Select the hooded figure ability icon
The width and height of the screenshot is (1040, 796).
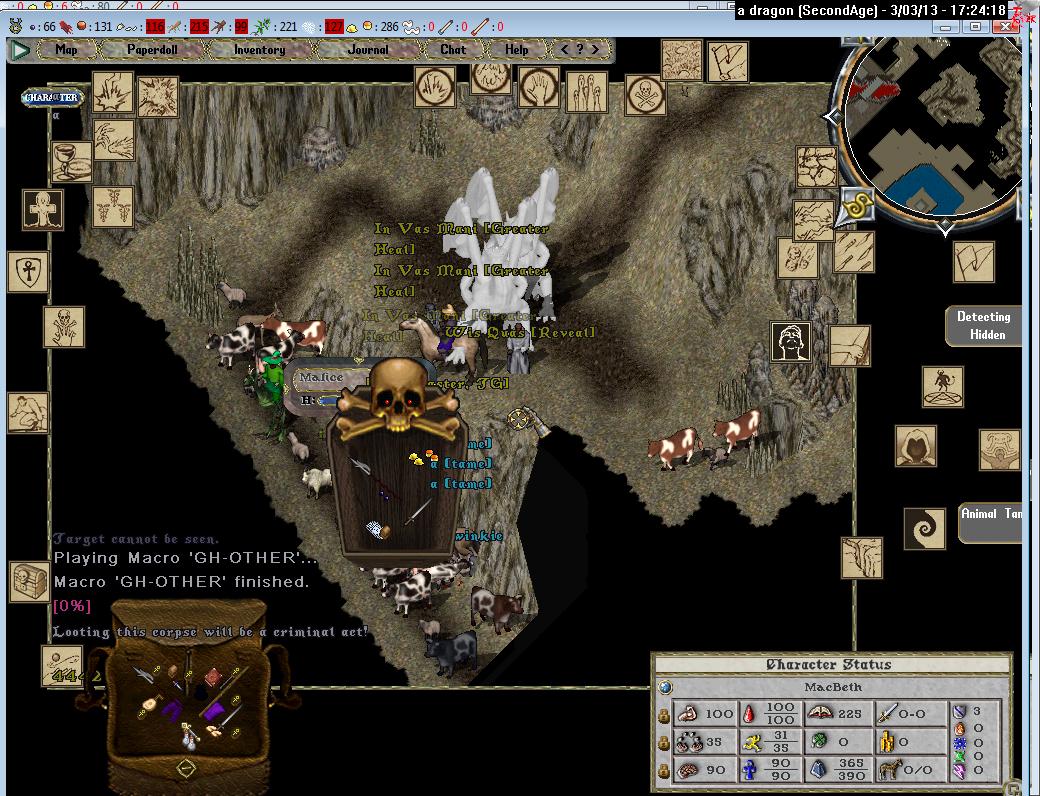click(915, 447)
